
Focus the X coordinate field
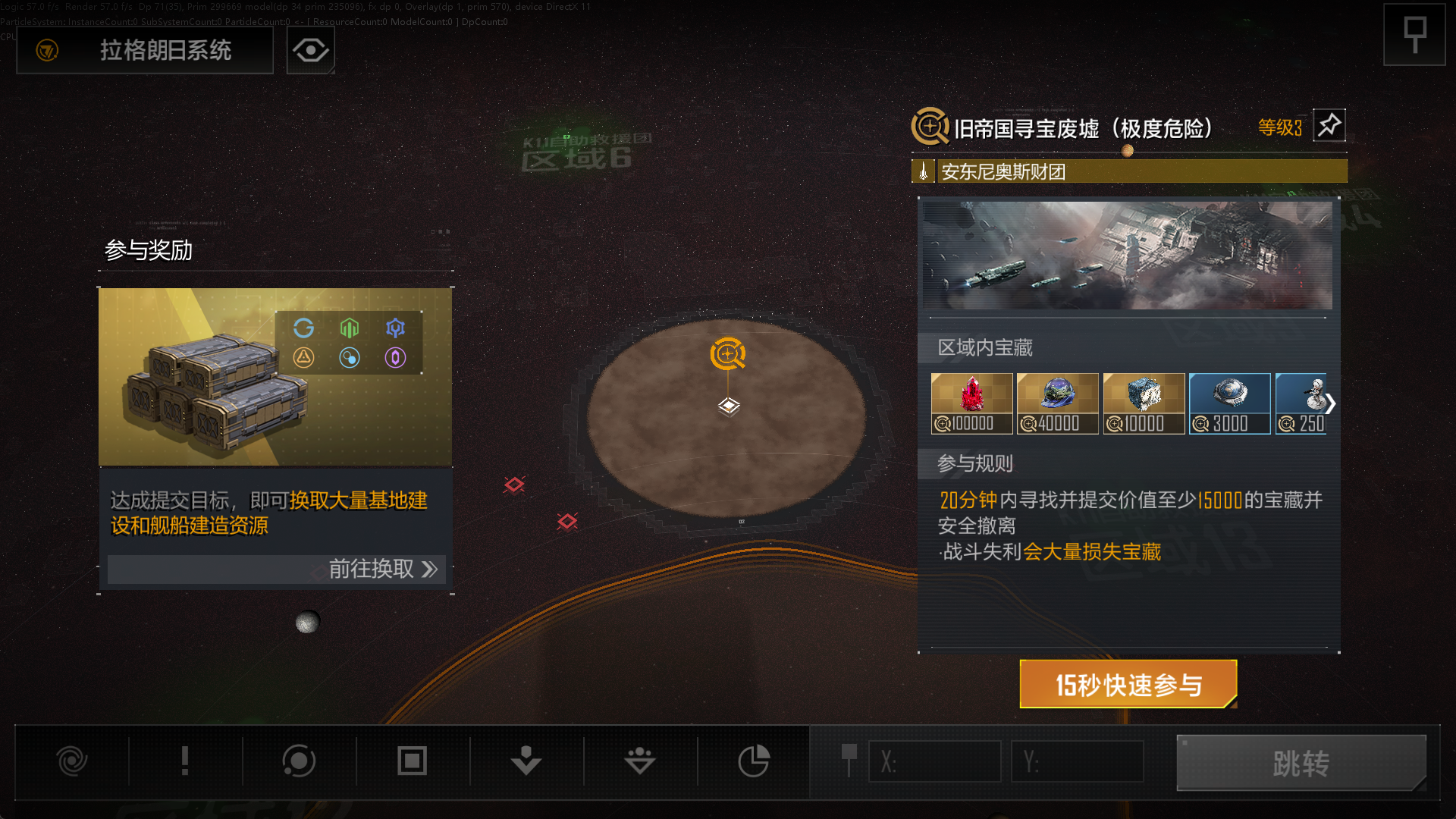tap(934, 761)
